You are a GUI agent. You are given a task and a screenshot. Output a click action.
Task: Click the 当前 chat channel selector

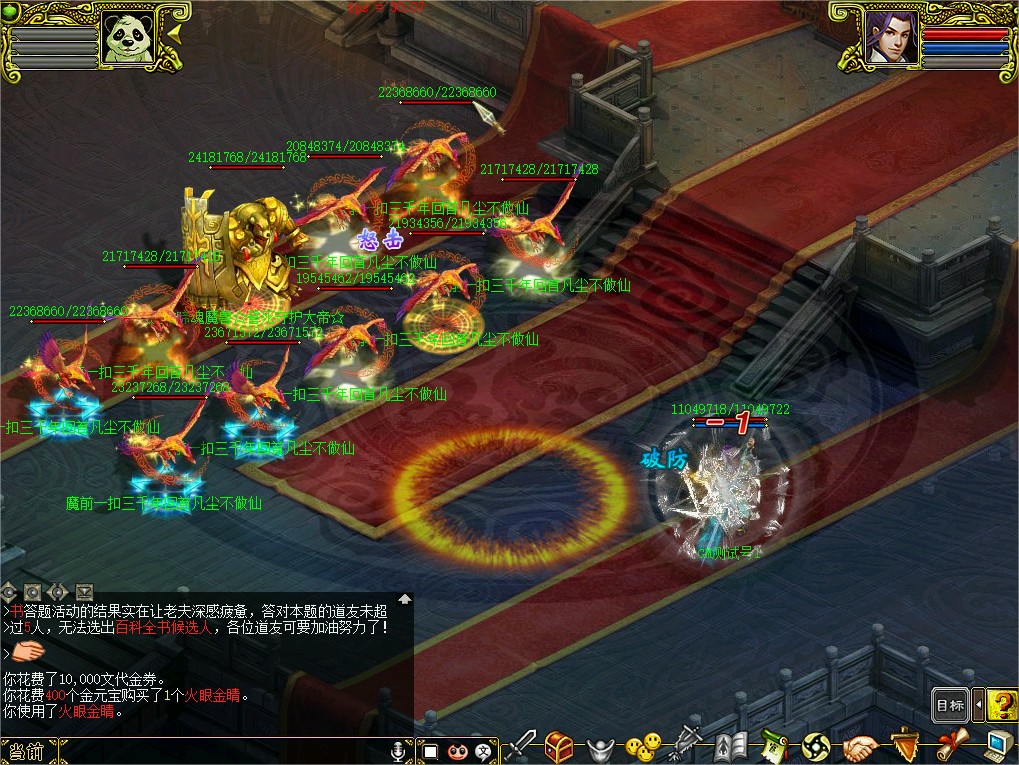26,751
